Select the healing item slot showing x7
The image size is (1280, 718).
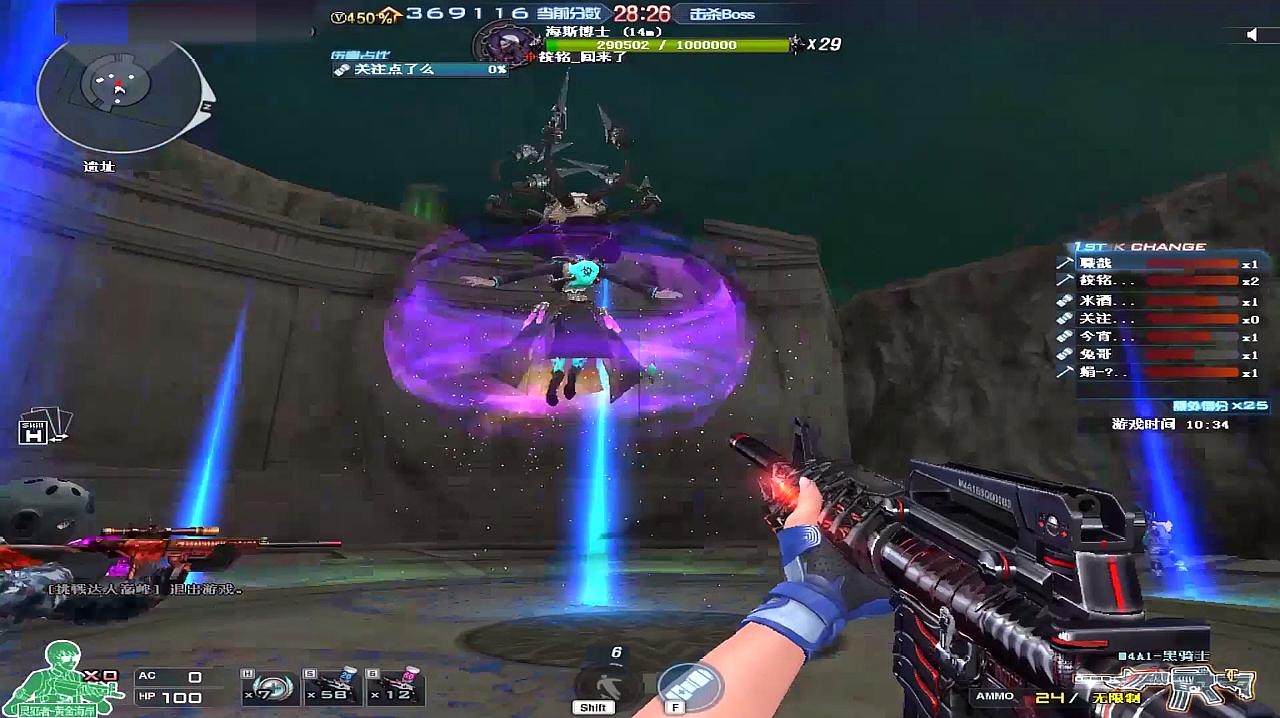click(x=267, y=688)
